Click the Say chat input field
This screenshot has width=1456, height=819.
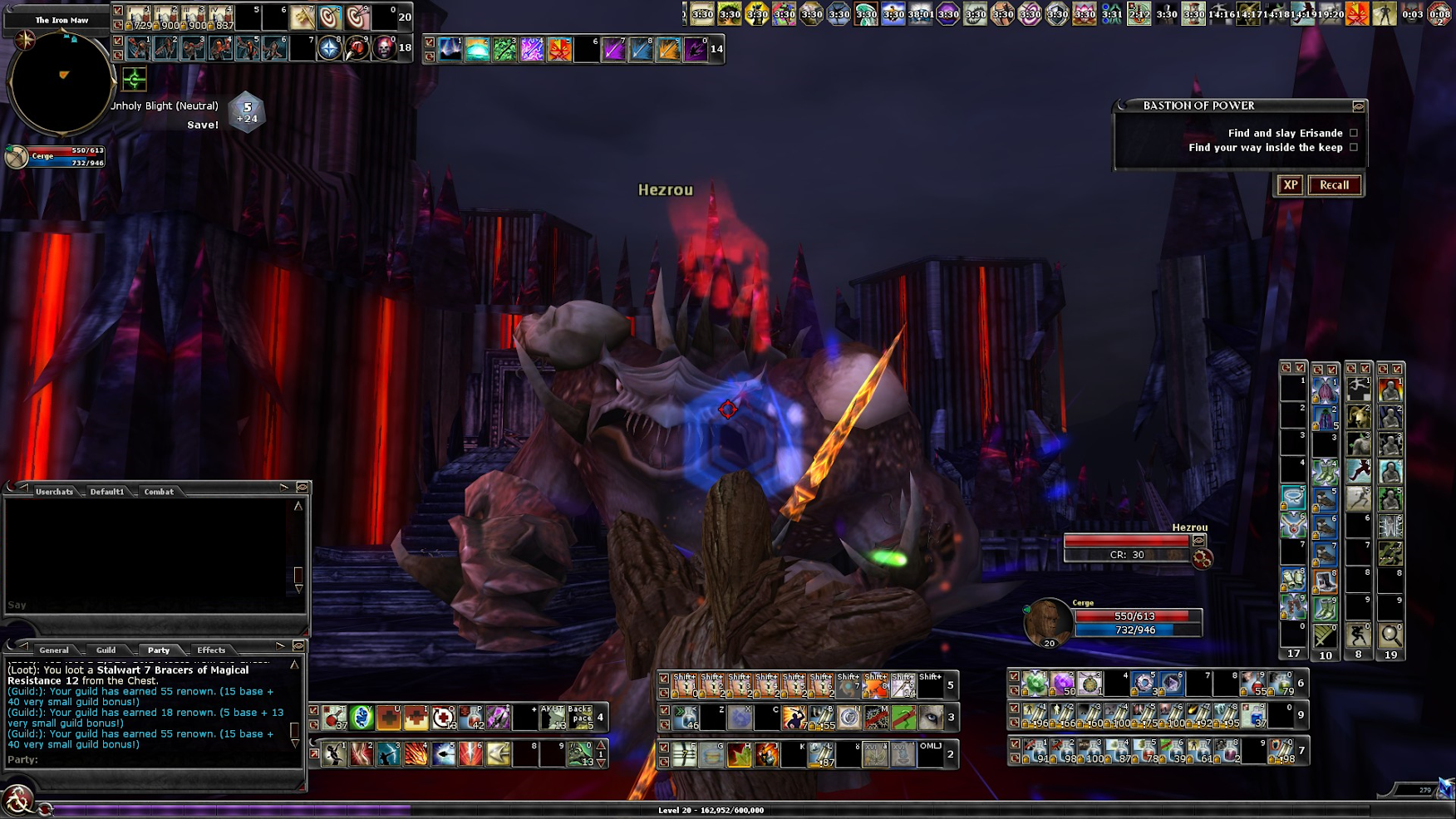(150, 606)
